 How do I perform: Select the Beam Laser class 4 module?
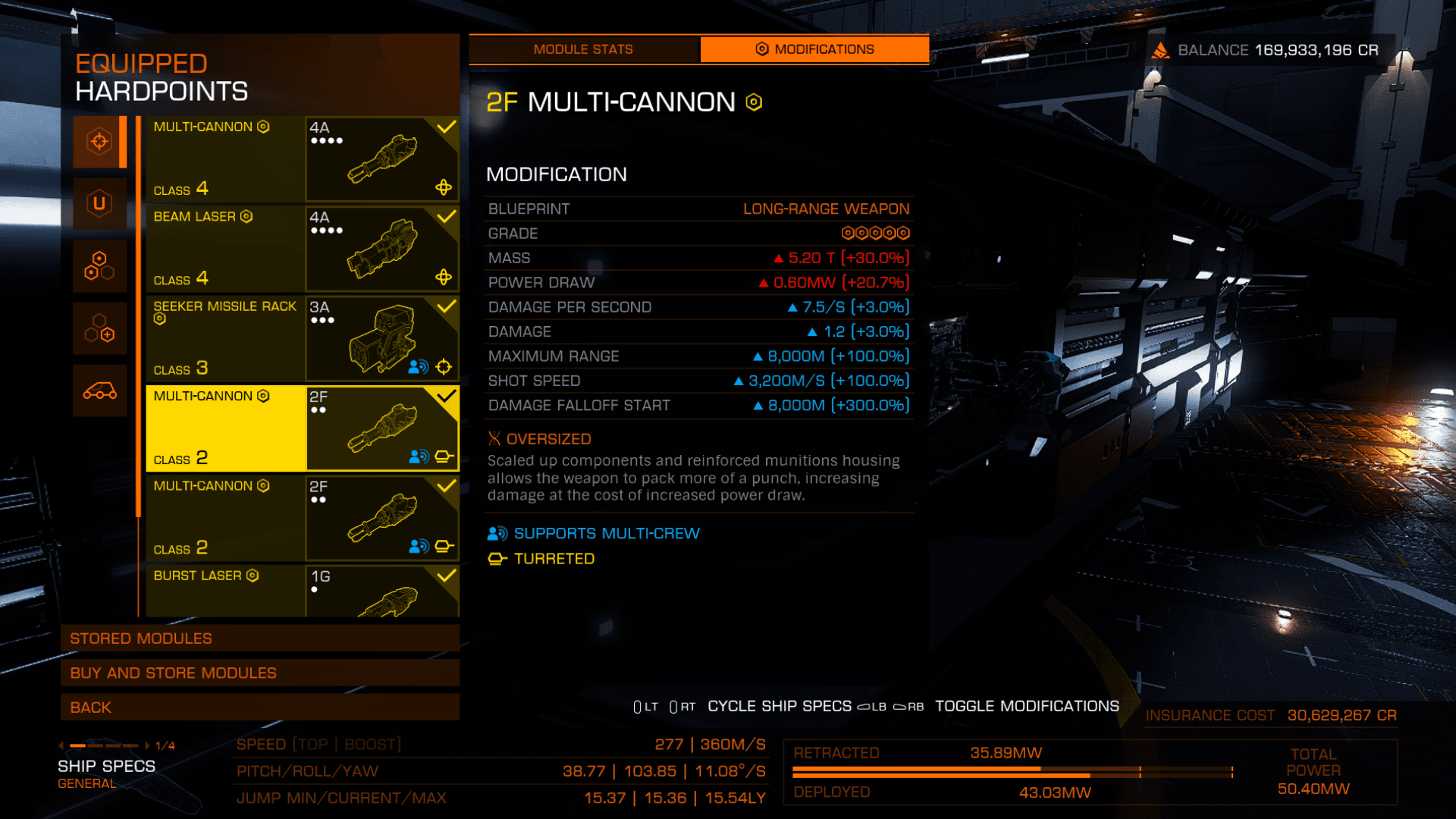click(302, 248)
